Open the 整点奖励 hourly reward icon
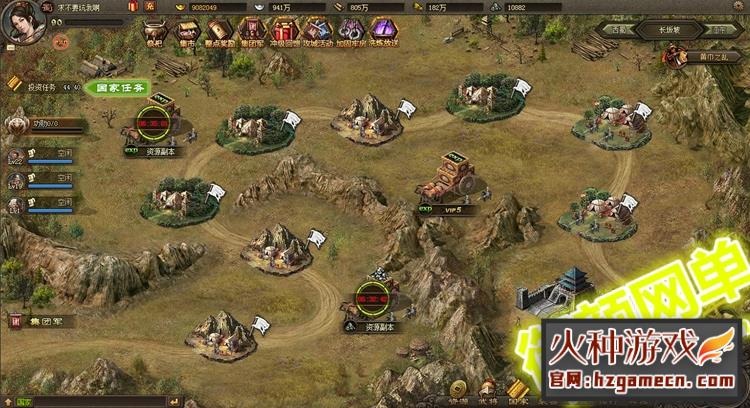 pyautogui.click(x=220, y=33)
